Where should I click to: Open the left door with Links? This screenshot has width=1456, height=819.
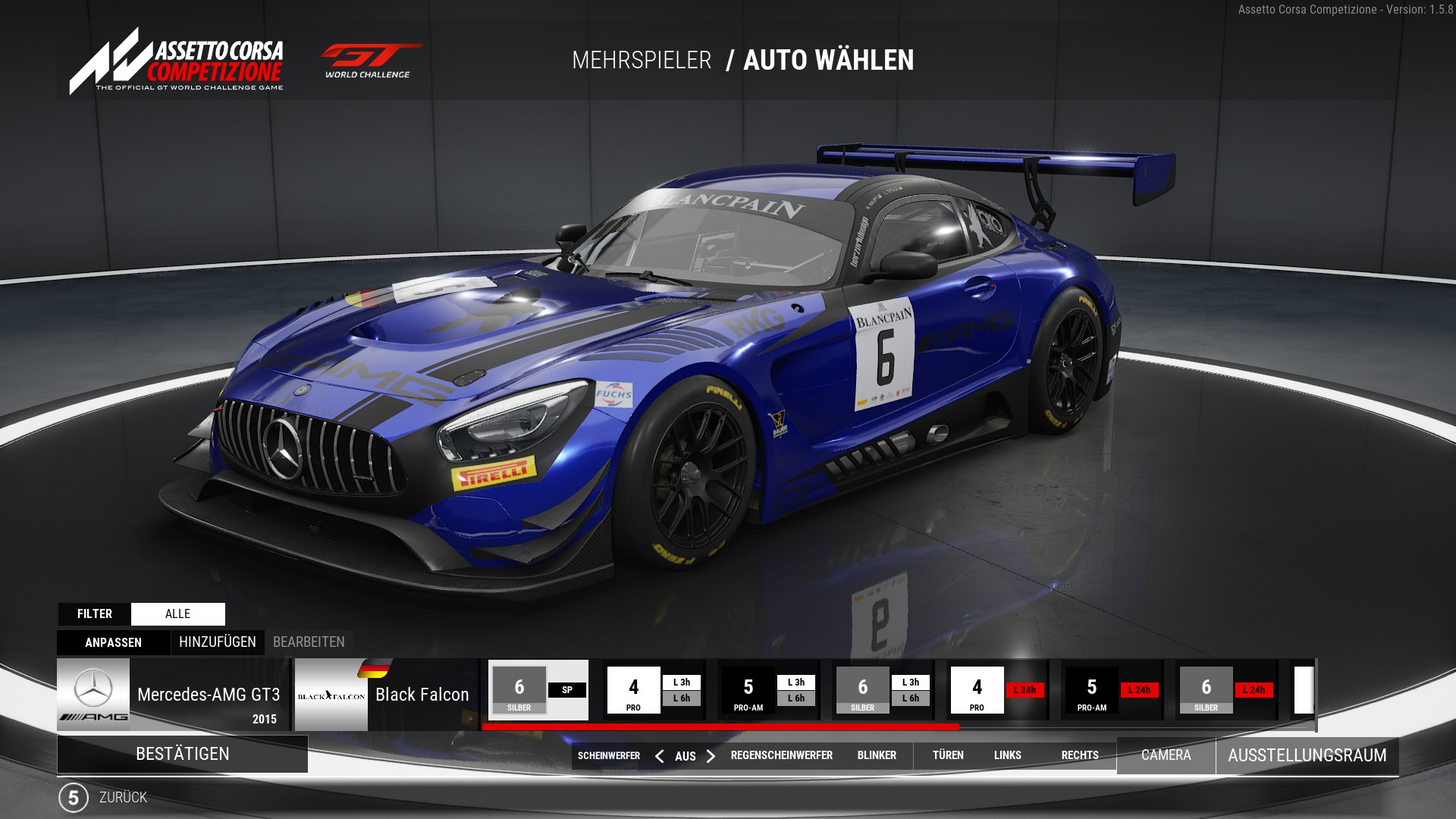[x=1007, y=755]
